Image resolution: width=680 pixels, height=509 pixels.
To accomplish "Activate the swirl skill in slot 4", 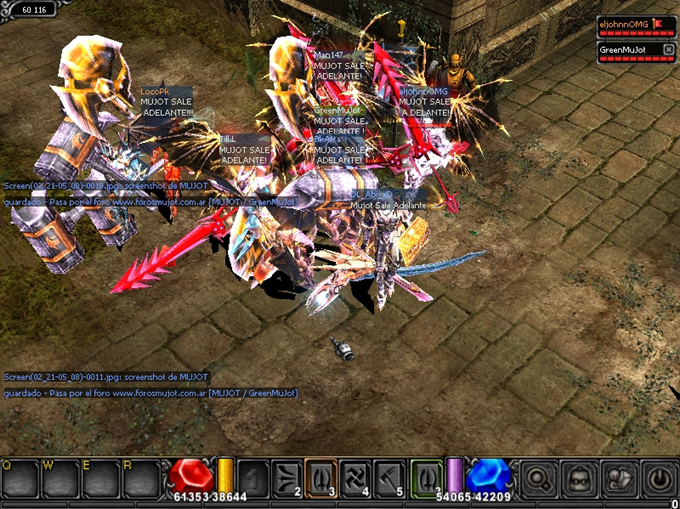I will pos(355,476).
